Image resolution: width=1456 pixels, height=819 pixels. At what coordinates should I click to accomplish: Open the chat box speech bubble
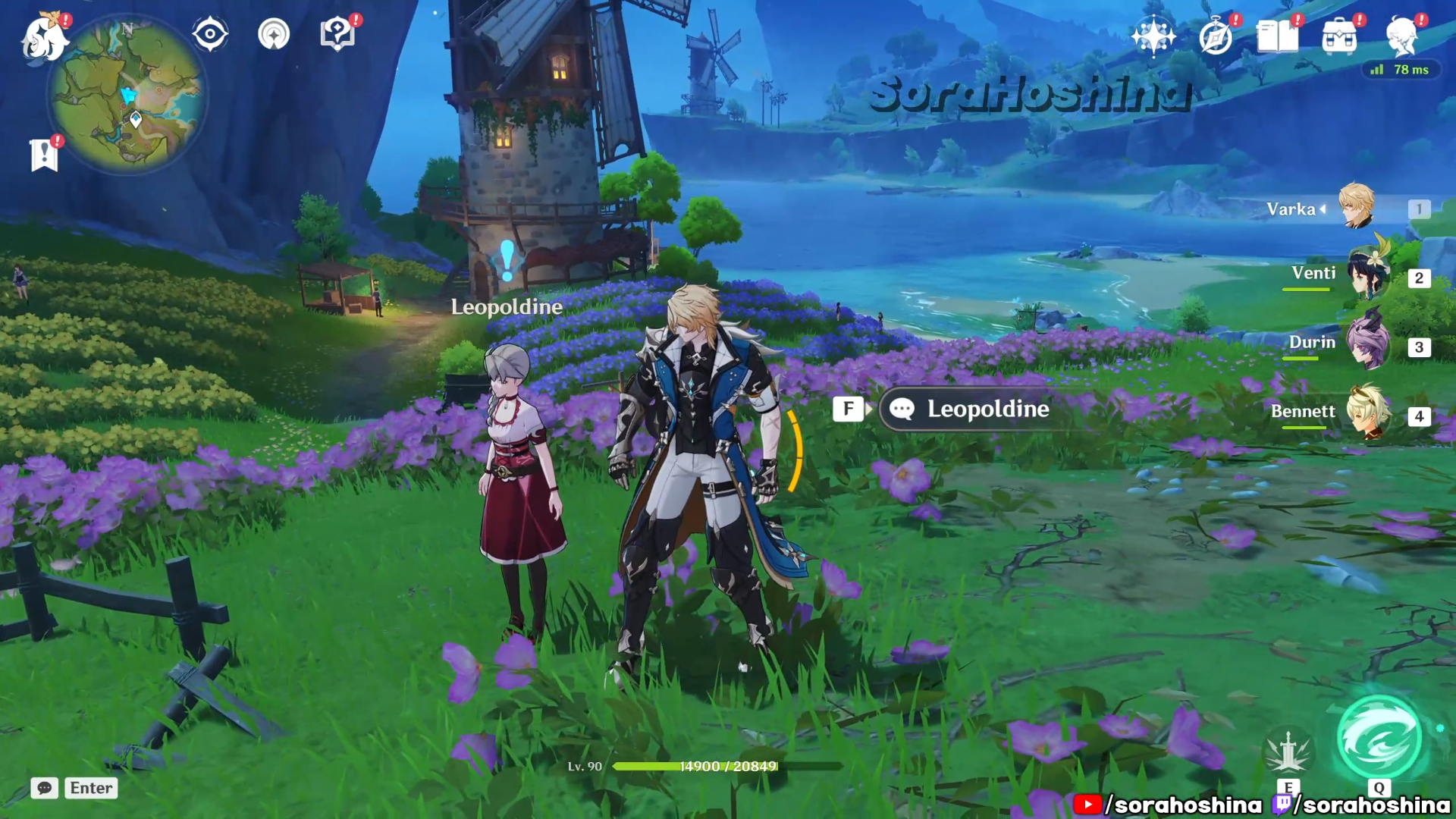(x=45, y=788)
